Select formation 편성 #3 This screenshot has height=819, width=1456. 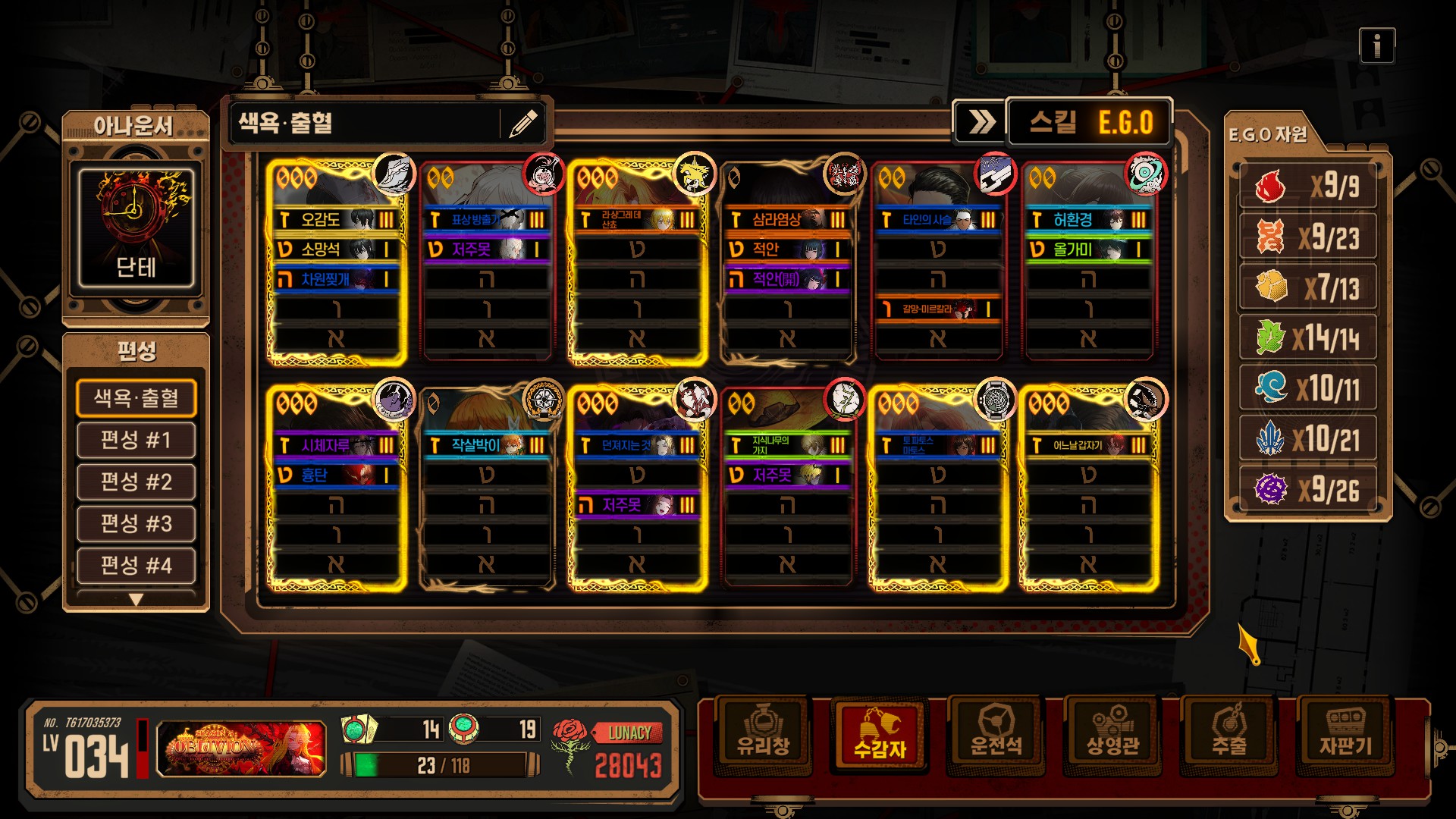point(136,523)
